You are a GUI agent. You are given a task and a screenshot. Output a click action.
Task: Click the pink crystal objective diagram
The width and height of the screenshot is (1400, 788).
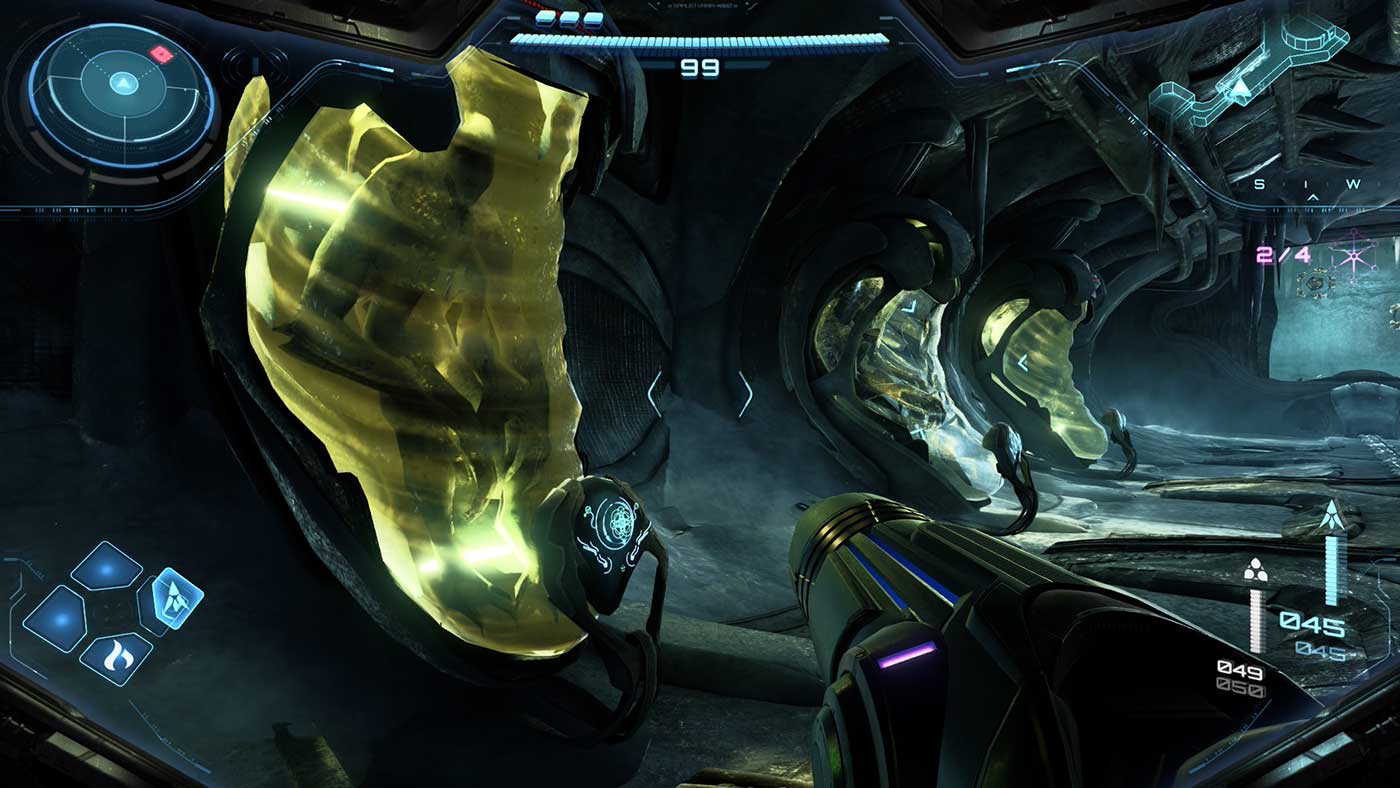point(1354,256)
